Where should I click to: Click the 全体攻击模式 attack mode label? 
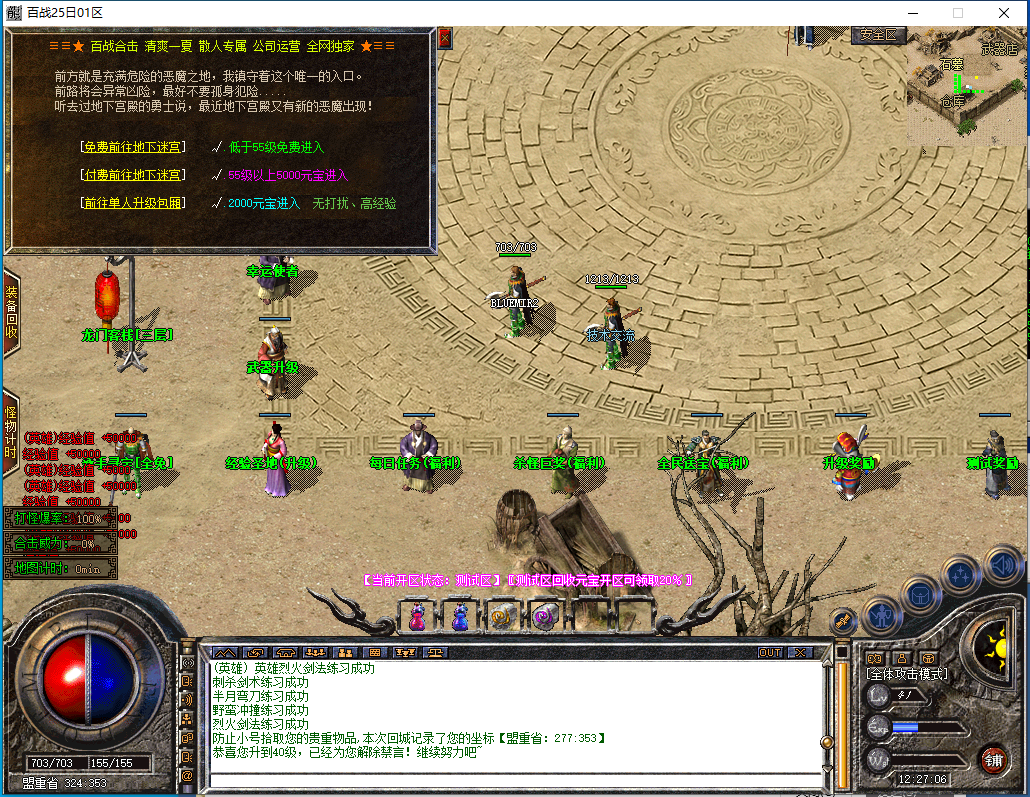[x=907, y=674]
